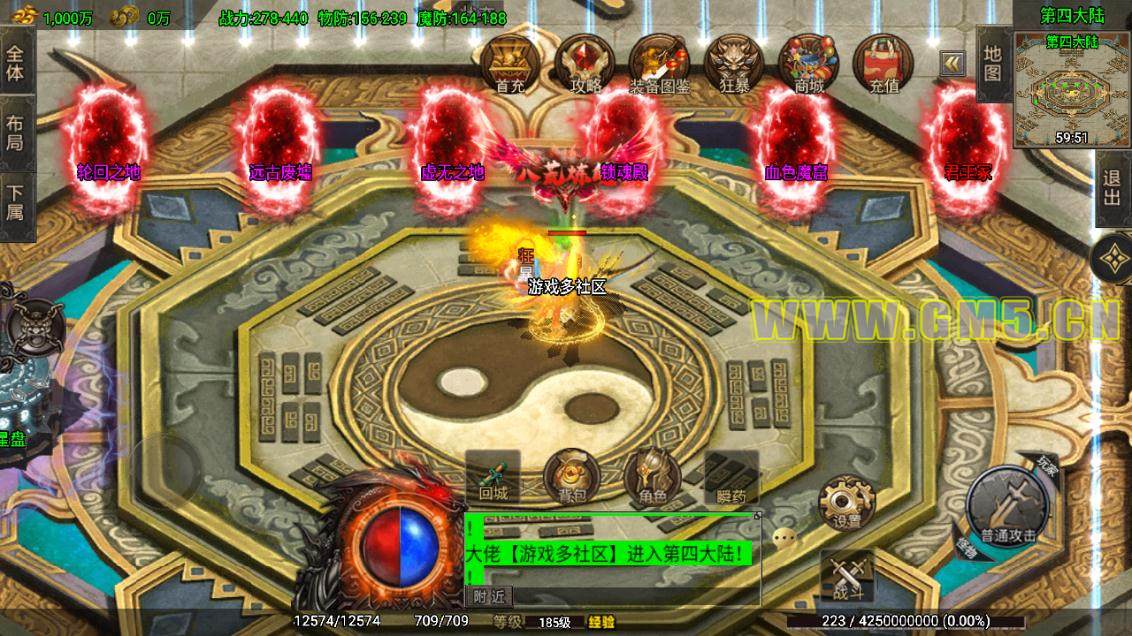Screen dimensions: 1132x636
Task: View the 装备图鉴 equipment codex
Action: [x=659, y=62]
